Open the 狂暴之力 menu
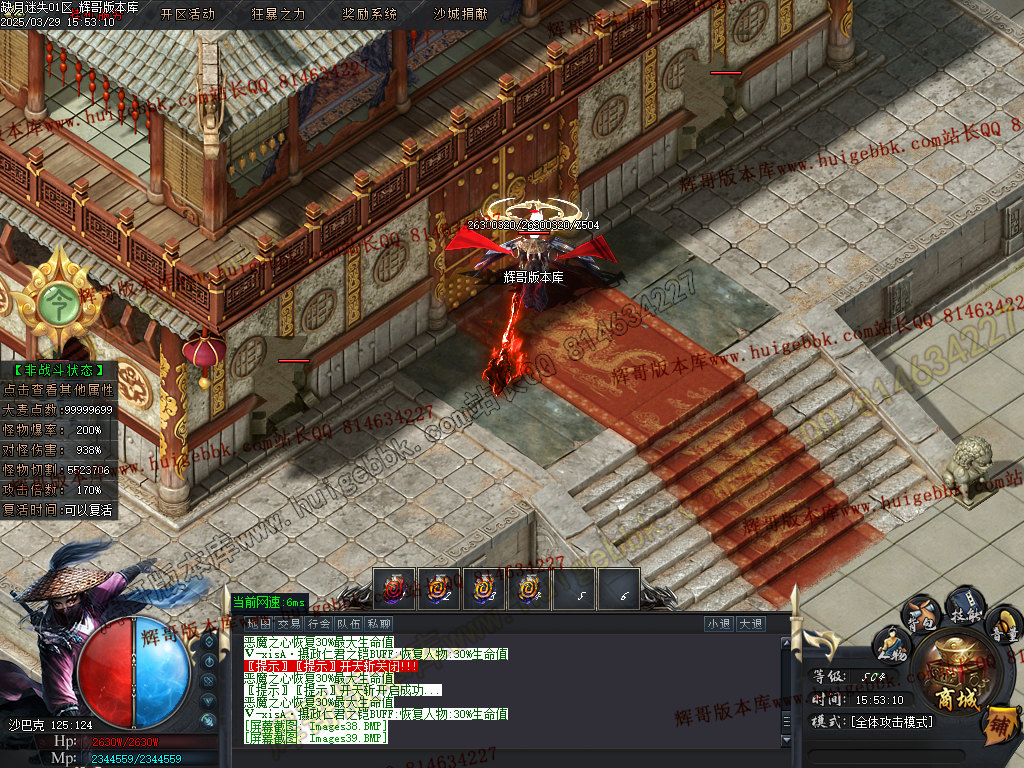The image size is (1024, 768). point(278,14)
